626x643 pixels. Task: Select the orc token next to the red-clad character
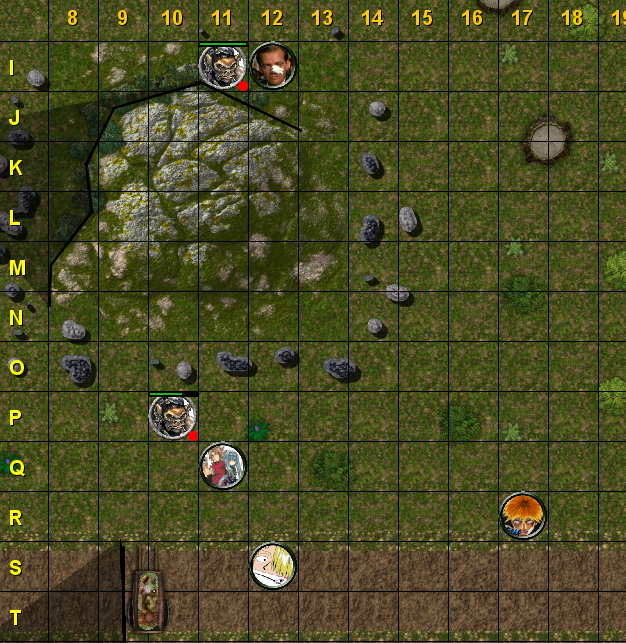point(173,416)
